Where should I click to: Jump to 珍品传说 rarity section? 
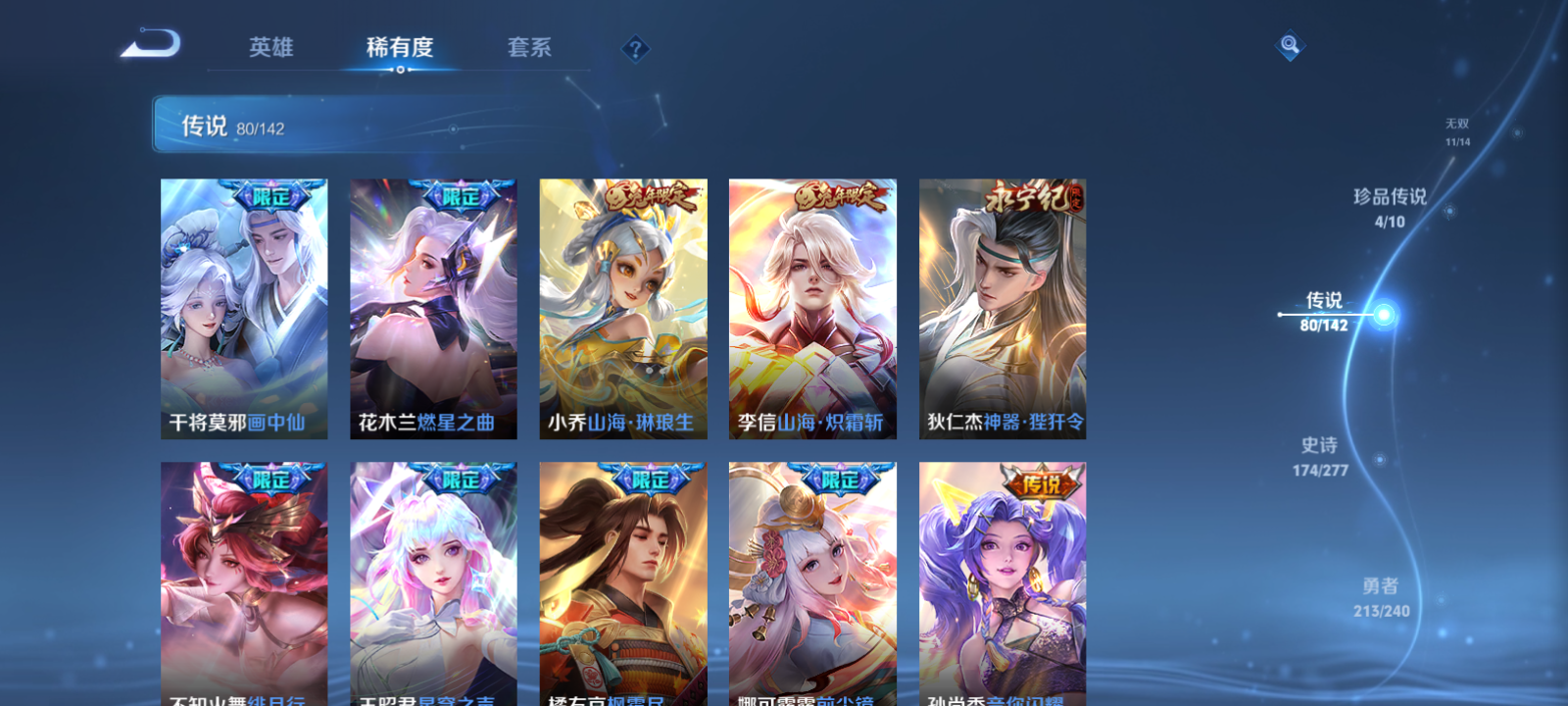1390,208
